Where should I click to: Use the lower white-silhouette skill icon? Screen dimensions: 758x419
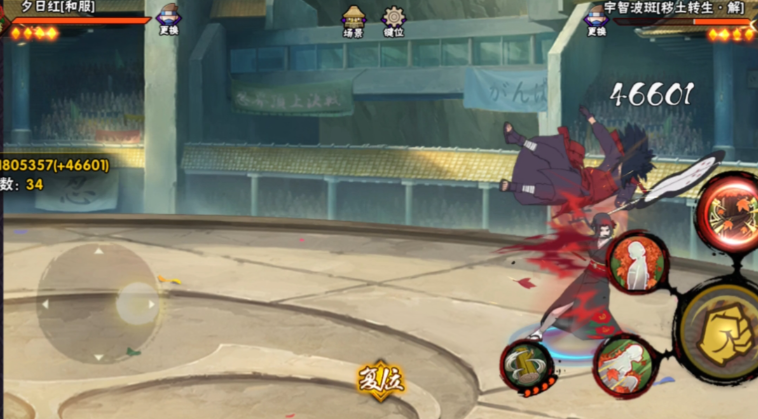(624, 365)
